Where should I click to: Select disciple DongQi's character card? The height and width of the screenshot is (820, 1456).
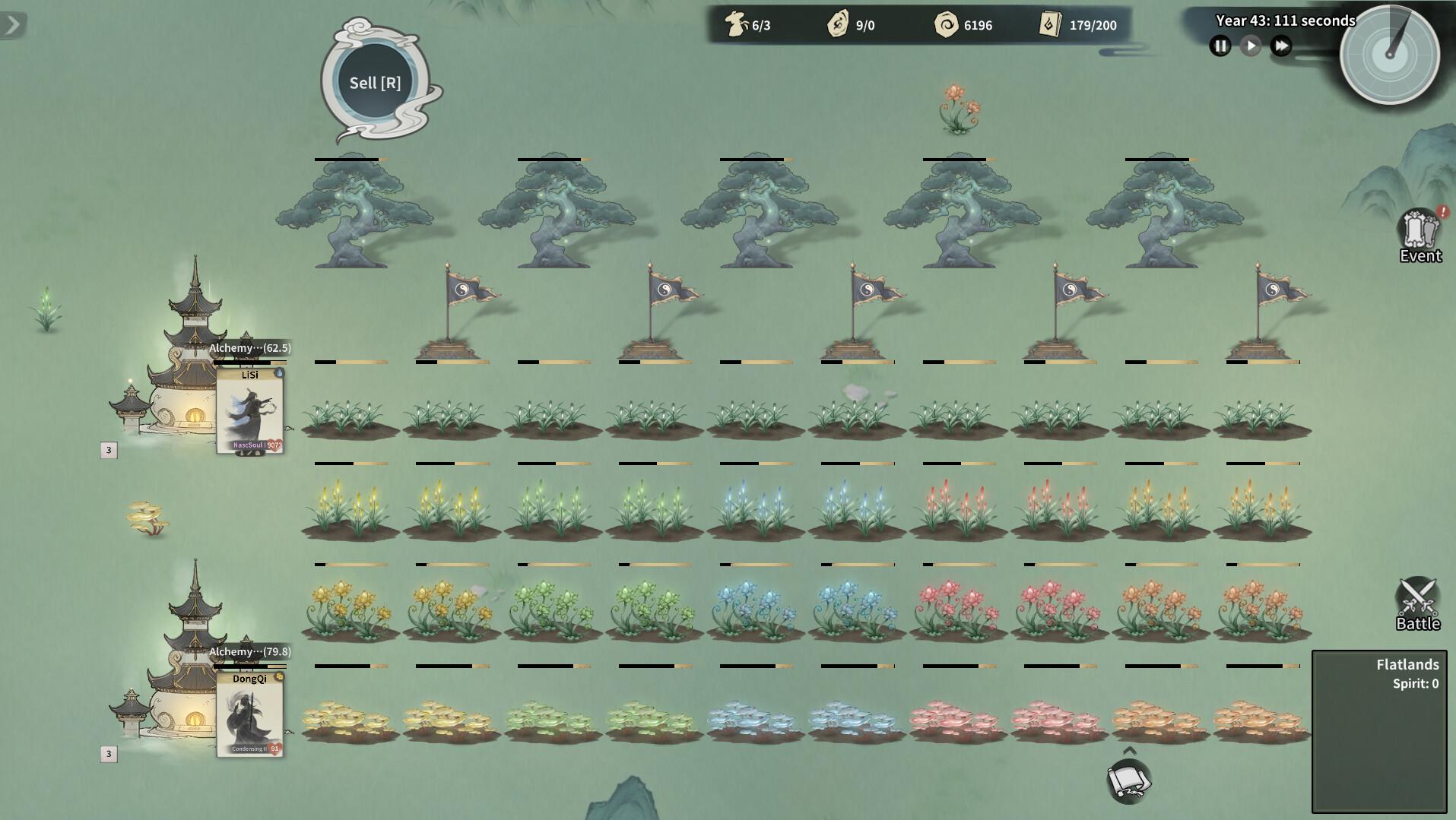pyautogui.click(x=249, y=714)
